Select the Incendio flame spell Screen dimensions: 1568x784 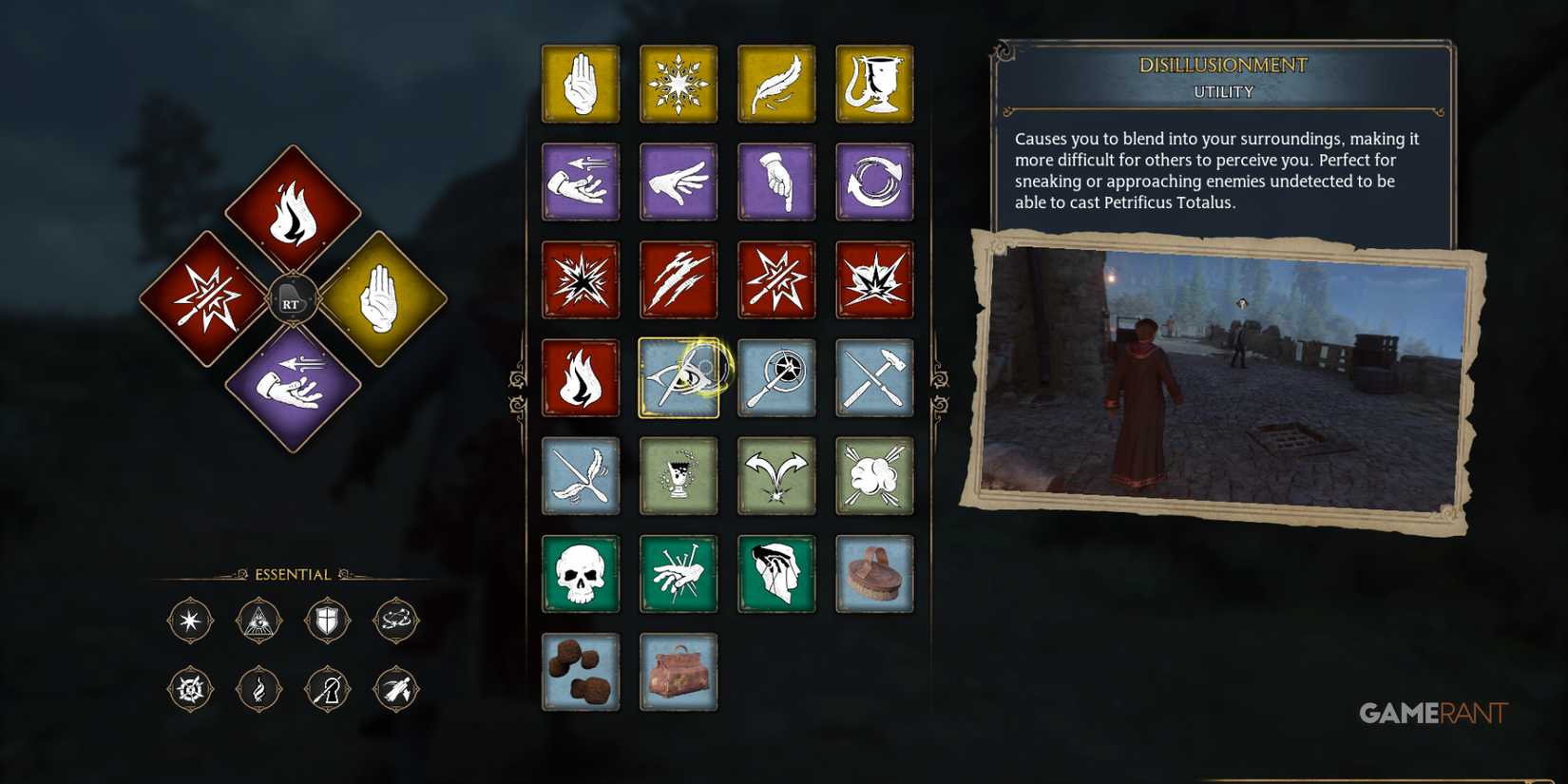(581, 377)
